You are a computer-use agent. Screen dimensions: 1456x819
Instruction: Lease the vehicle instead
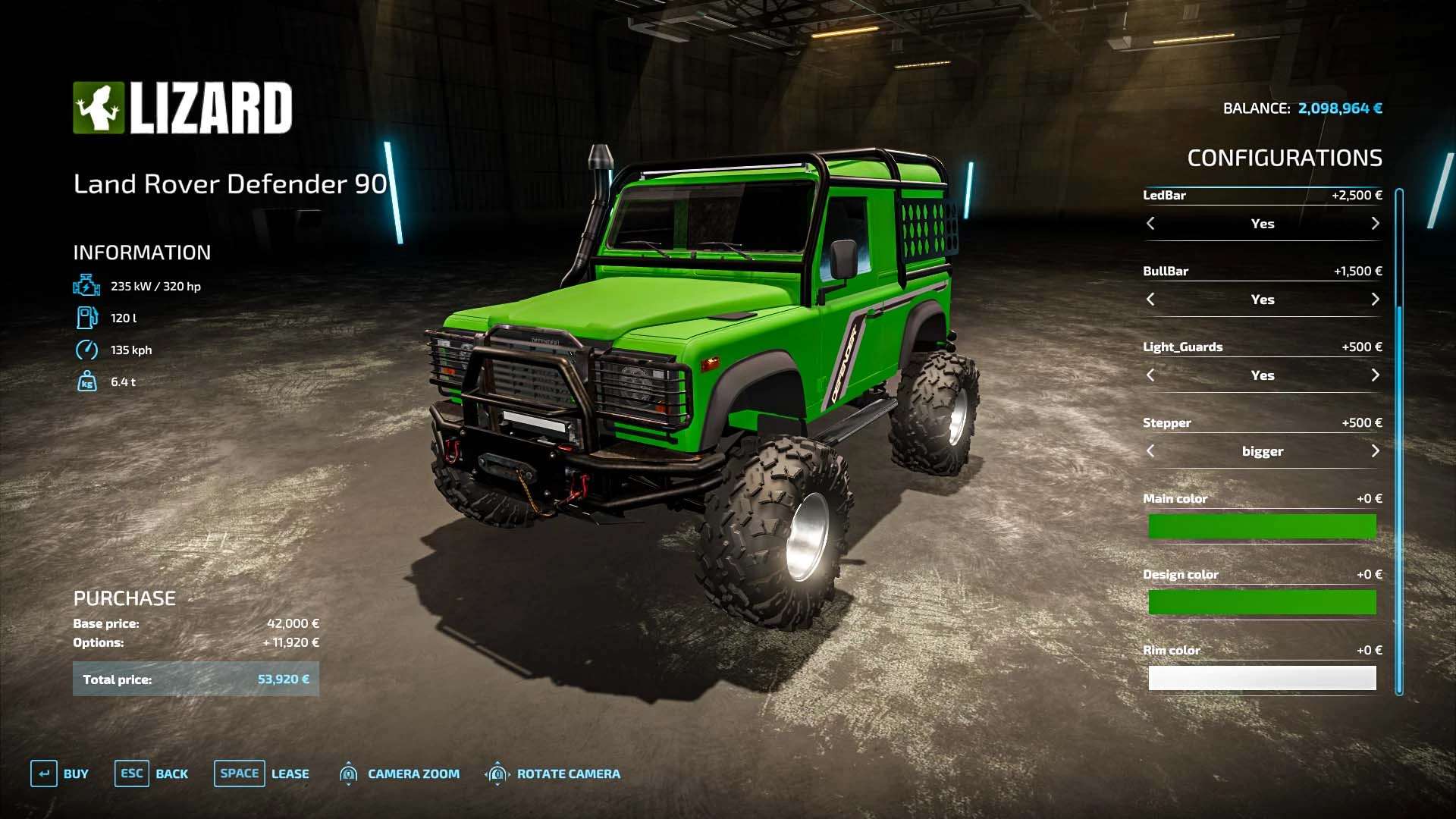pos(262,773)
